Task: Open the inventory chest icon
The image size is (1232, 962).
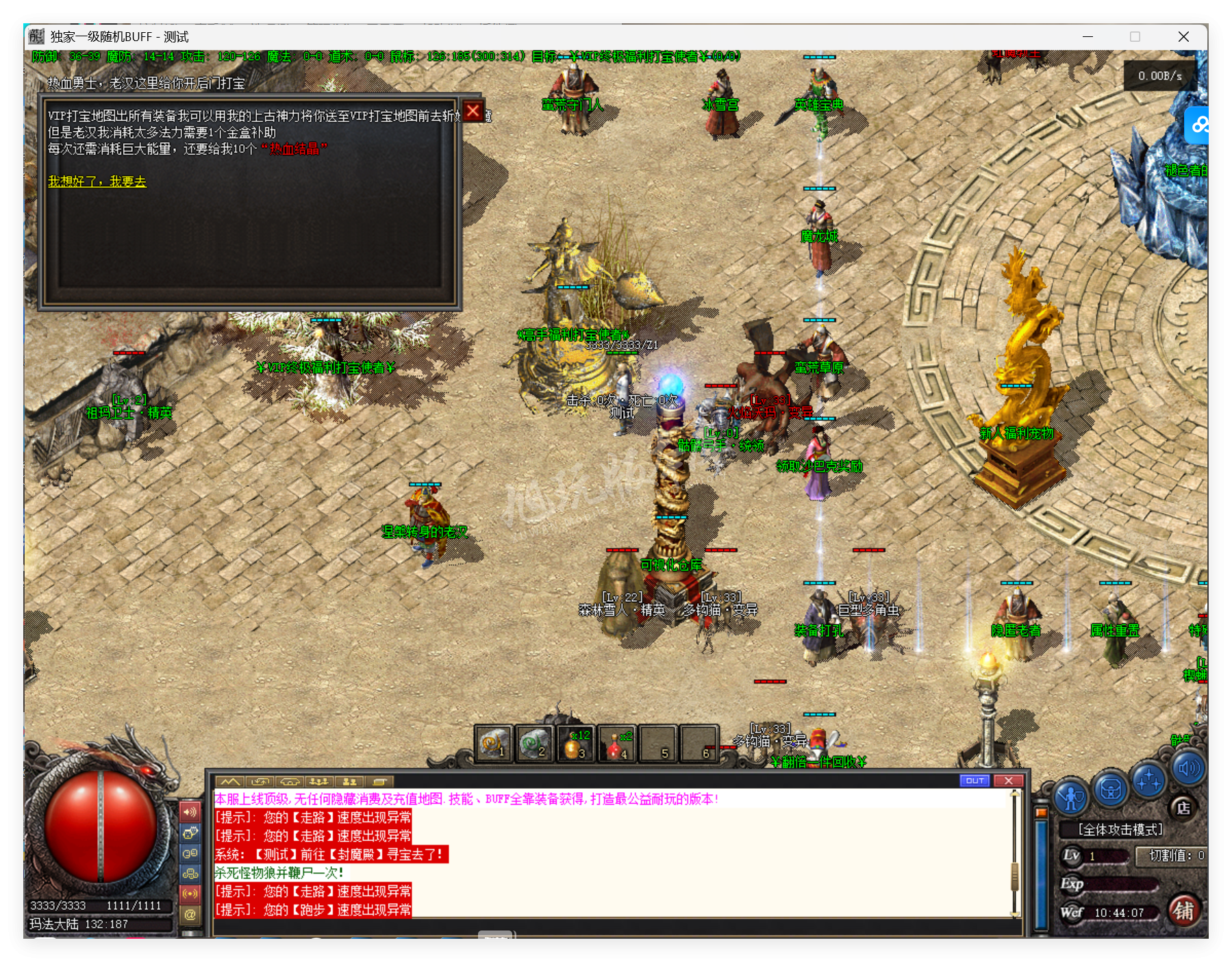Action: (x=1111, y=791)
